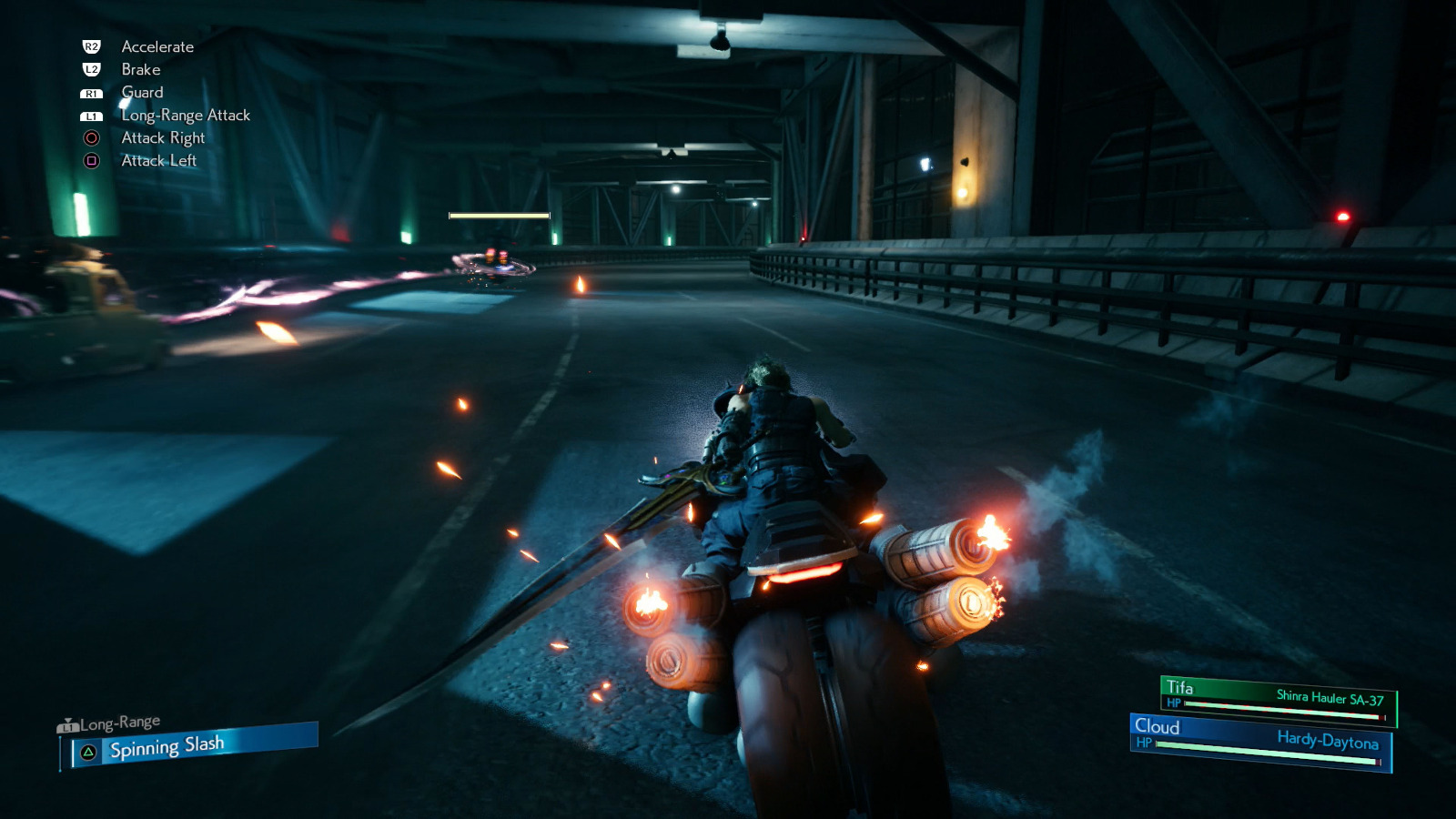Click the Tifa name tab
This screenshot has height=819, width=1456.
(1179, 684)
